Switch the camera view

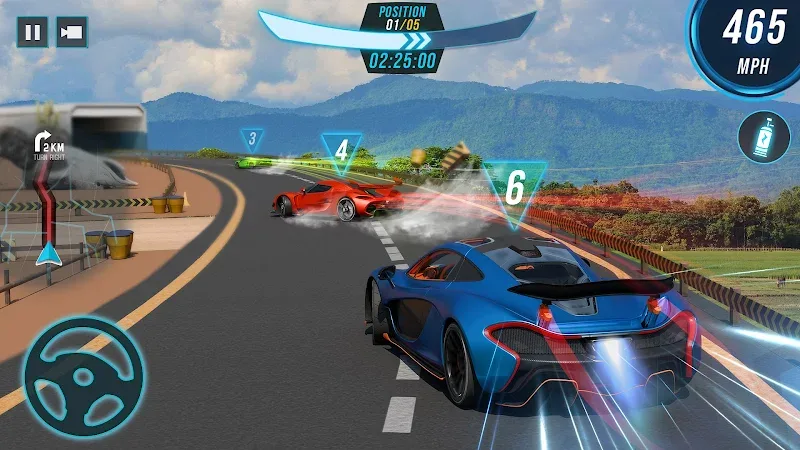pyautogui.click(x=71, y=32)
